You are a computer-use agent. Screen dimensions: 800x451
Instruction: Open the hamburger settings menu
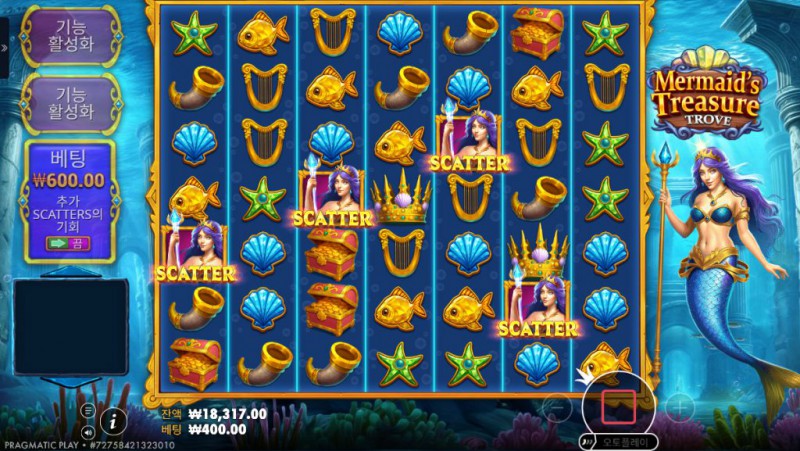(x=88, y=410)
